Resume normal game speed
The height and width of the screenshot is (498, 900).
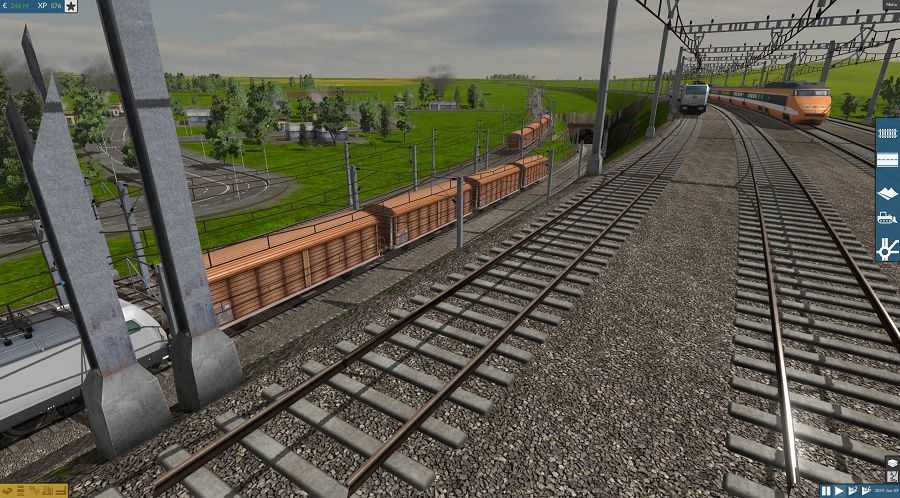[x=839, y=491]
